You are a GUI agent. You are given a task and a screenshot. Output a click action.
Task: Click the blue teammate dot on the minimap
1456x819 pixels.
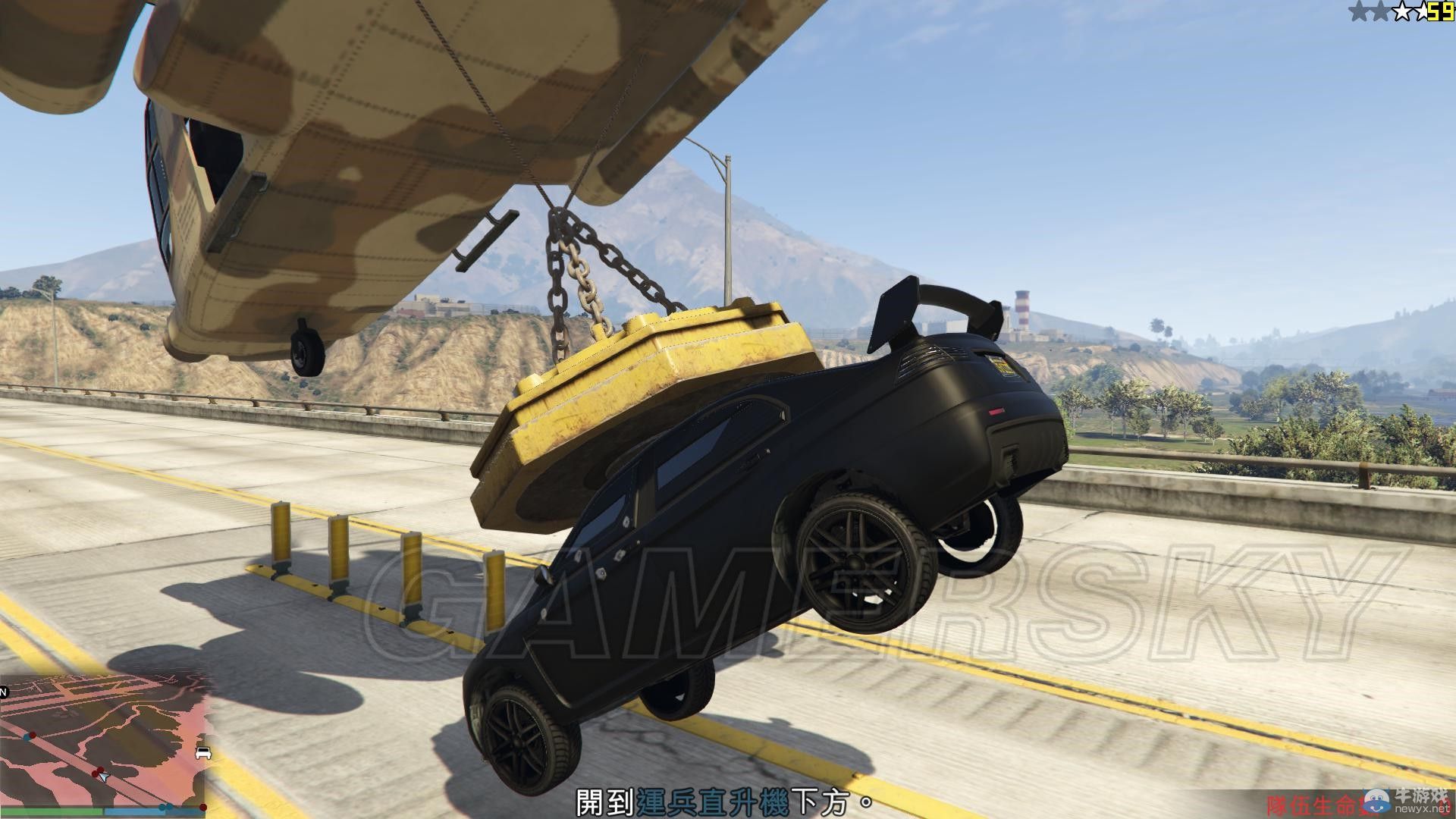(27, 738)
